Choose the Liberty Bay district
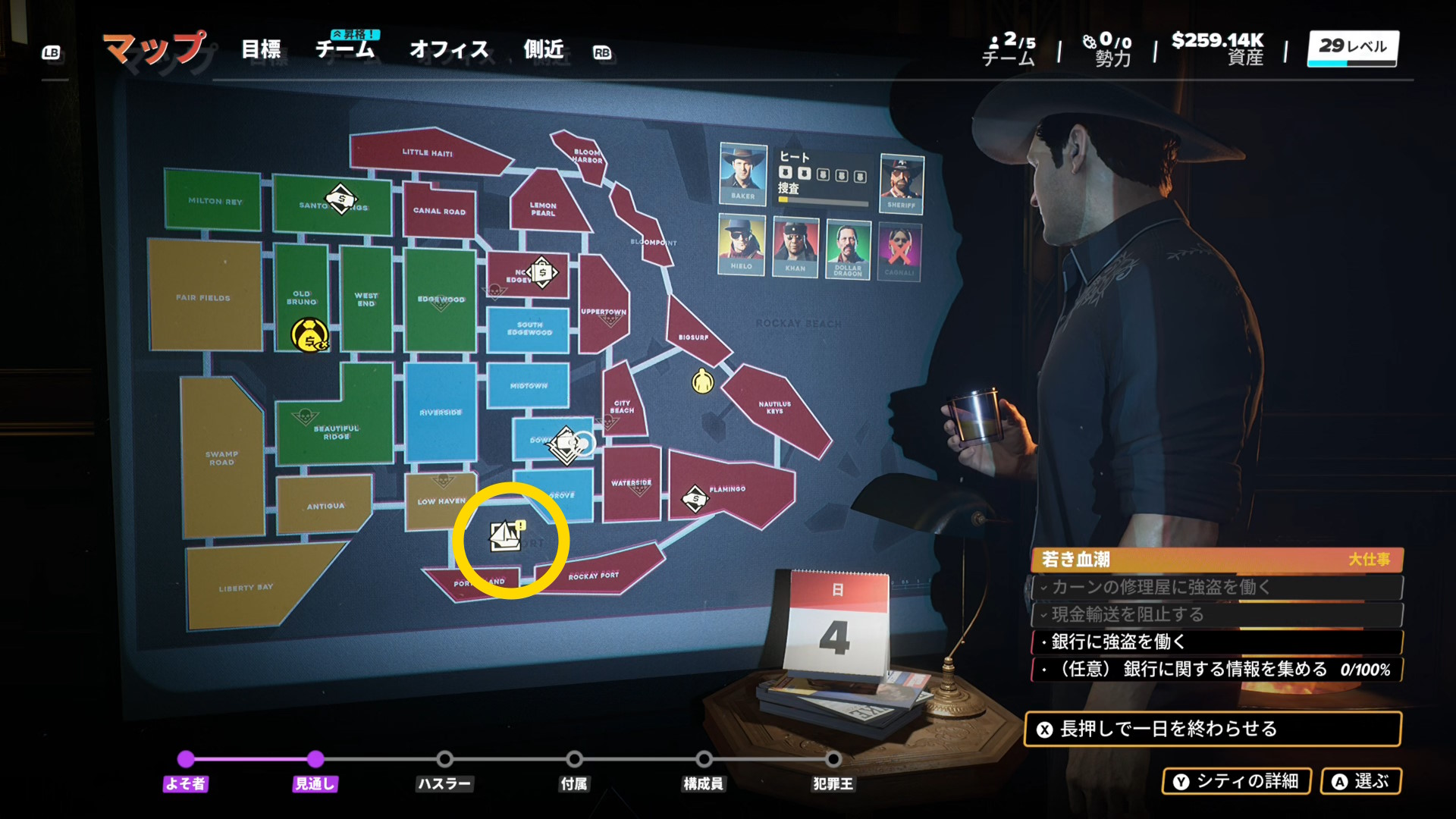Image resolution: width=1456 pixels, height=819 pixels. click(246, 587)
